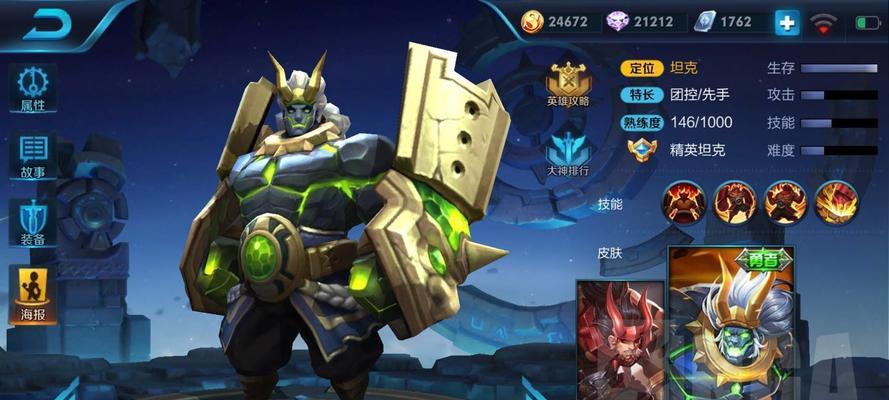The image size is (889, 400).
Task: Go back using the top-left arrow
Action: click(49, 26)
